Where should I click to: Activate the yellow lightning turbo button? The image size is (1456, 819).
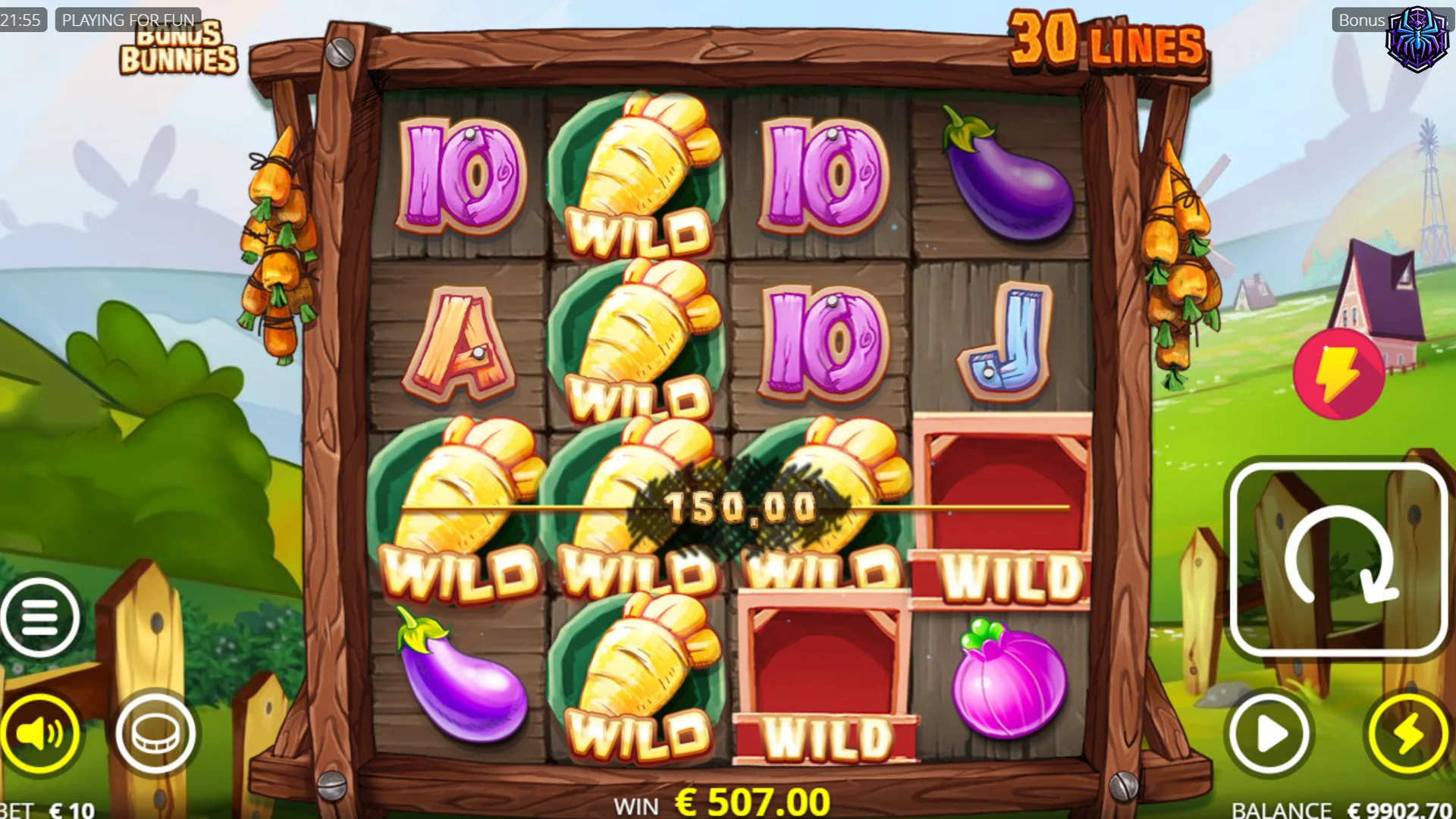1407,733
